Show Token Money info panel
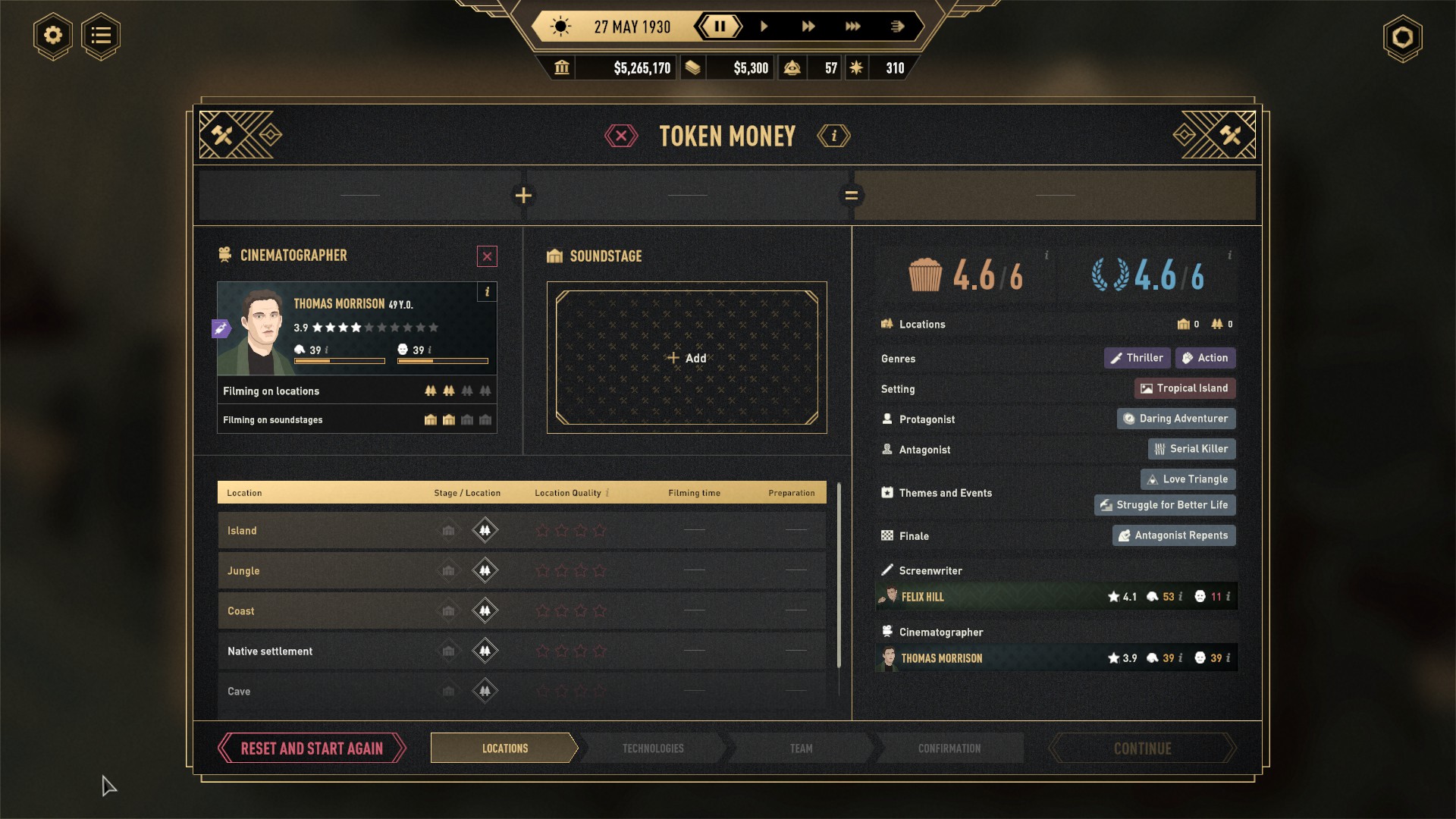 833,136
